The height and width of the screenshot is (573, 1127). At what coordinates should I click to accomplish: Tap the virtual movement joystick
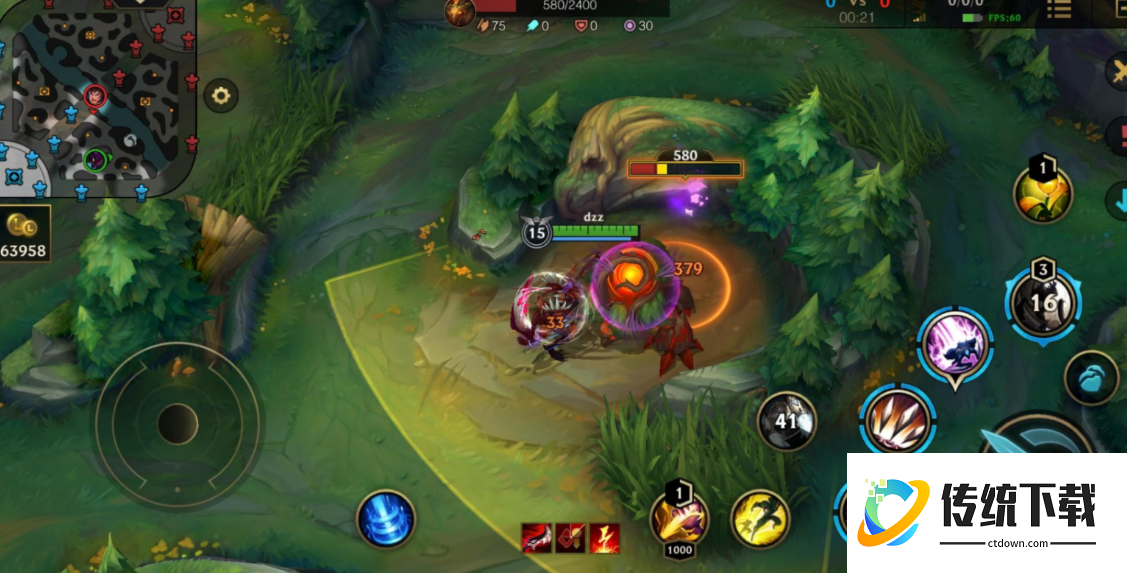coord(178,423)
